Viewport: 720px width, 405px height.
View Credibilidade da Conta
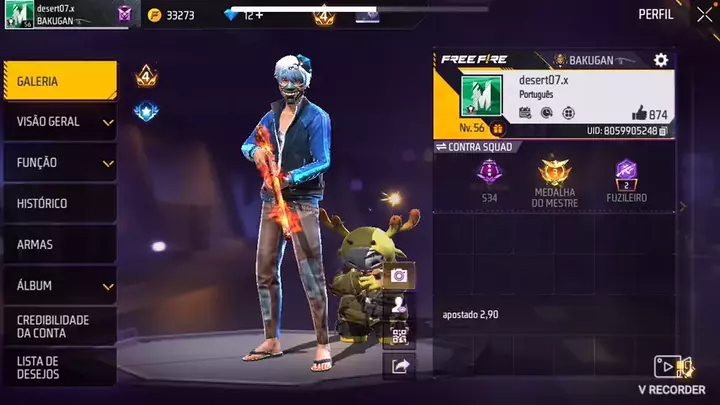click(x=59, y=326)
